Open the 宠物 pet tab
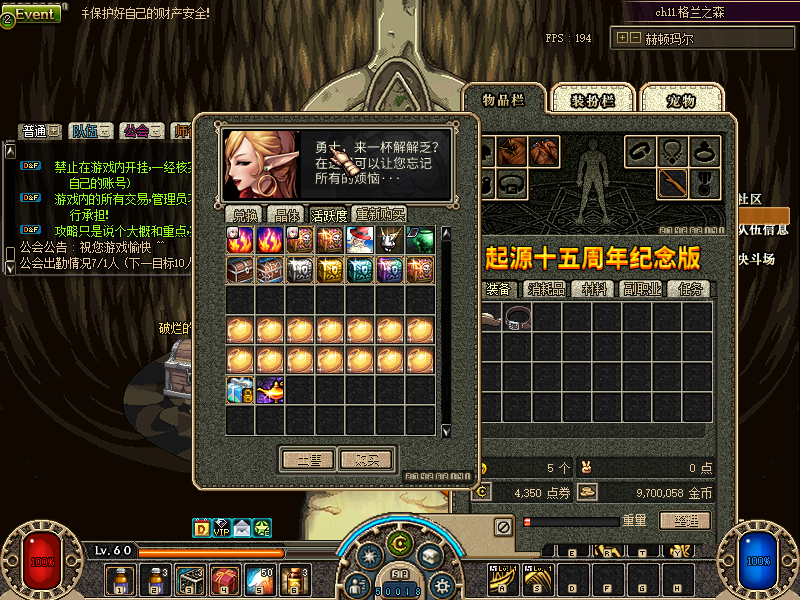 [x=681, y=100]
